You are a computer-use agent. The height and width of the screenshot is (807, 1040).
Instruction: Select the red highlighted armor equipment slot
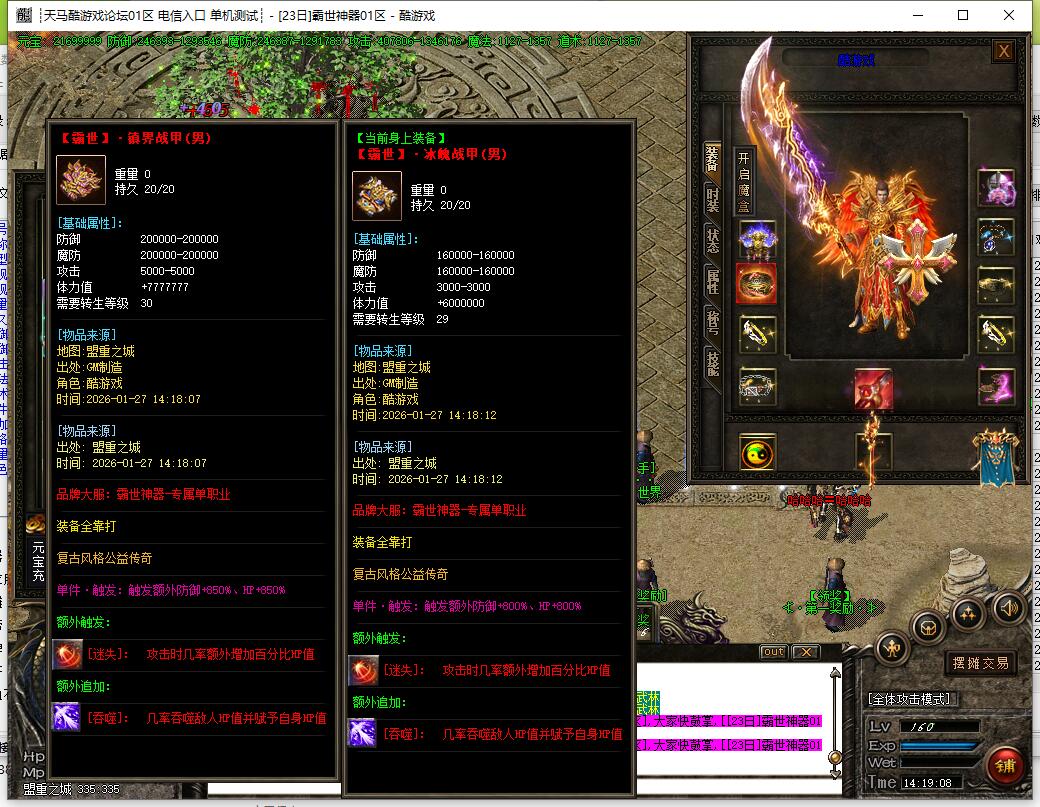point(757,284)
